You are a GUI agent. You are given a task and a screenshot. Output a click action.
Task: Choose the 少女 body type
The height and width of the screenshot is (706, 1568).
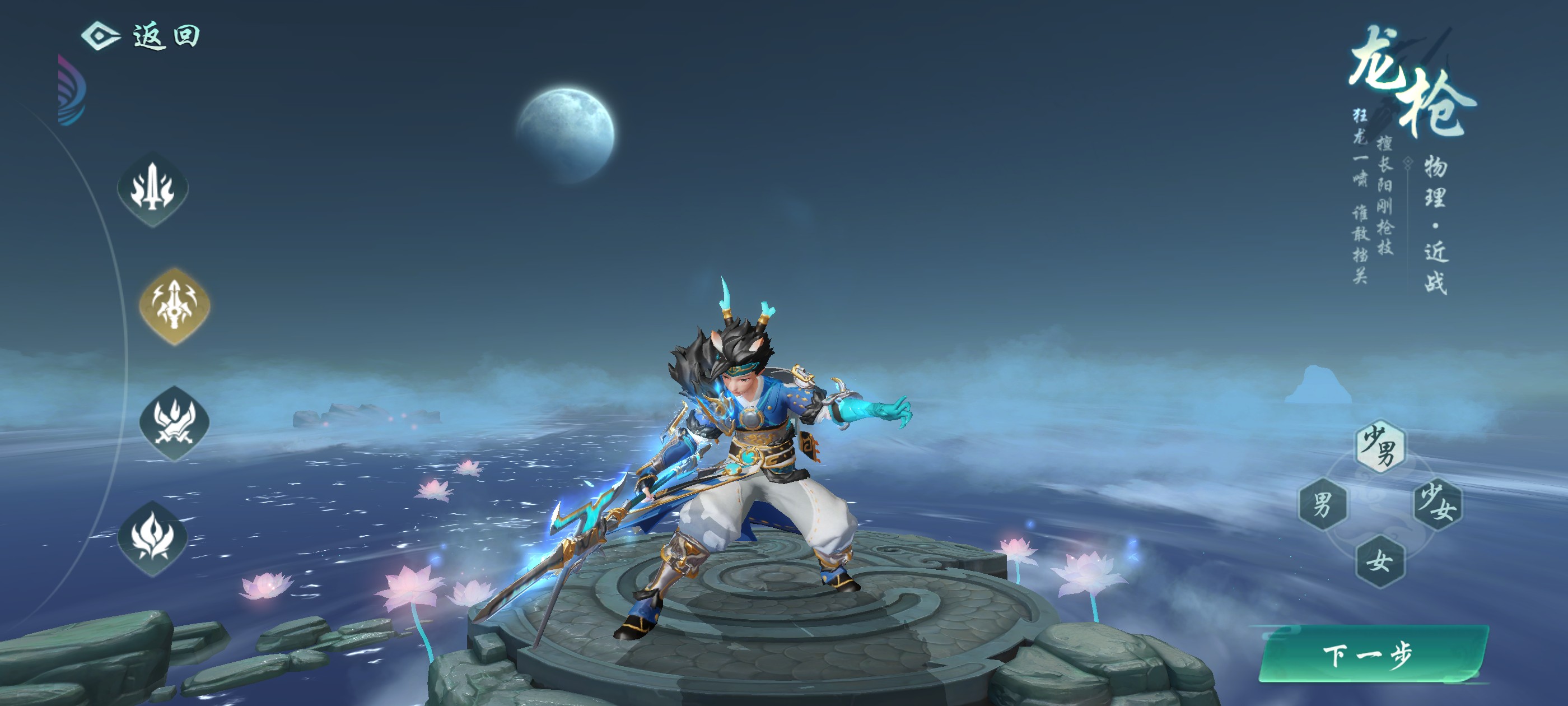click(x=1437, y=504)
